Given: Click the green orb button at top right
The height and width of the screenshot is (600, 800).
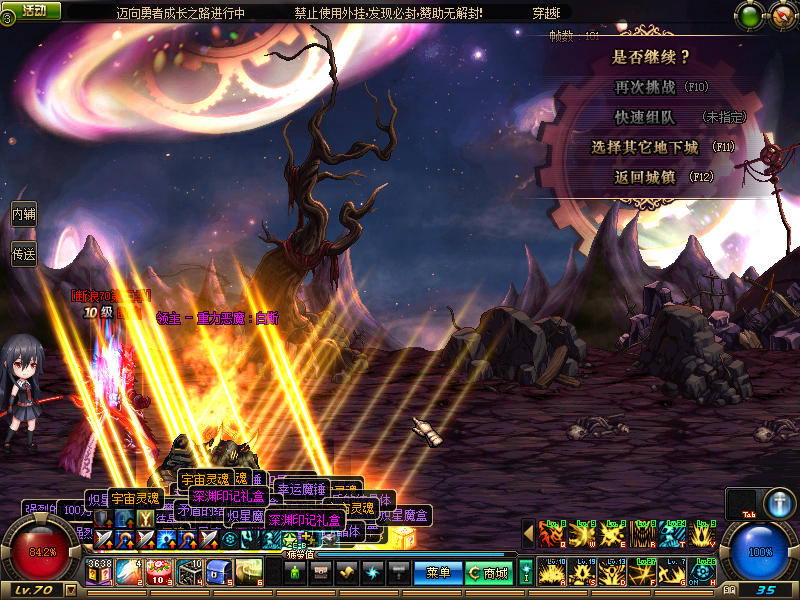Looking at the screenshot, I should coord(749,15).
